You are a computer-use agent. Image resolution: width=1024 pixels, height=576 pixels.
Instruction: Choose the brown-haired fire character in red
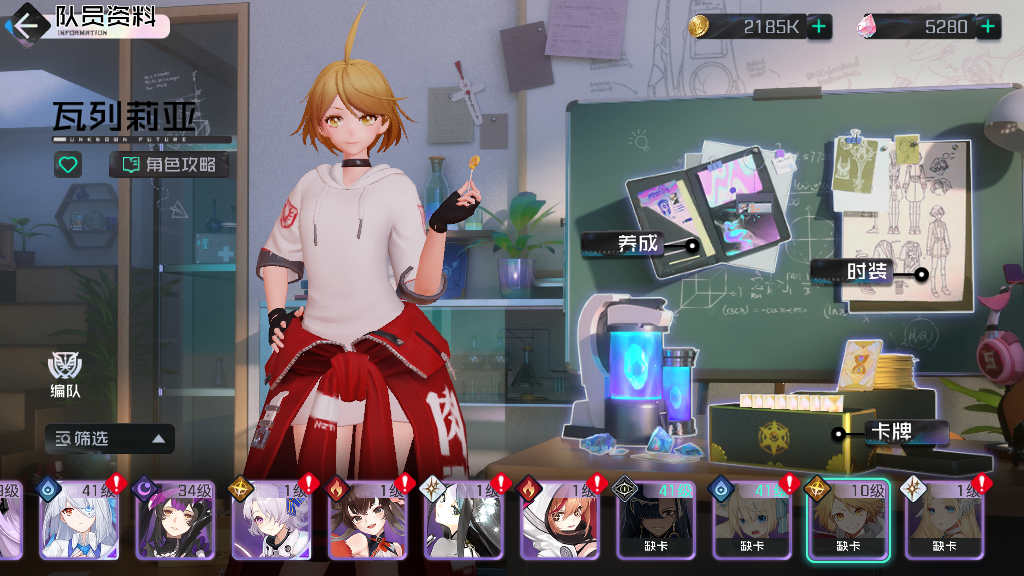tap(368, 520)
